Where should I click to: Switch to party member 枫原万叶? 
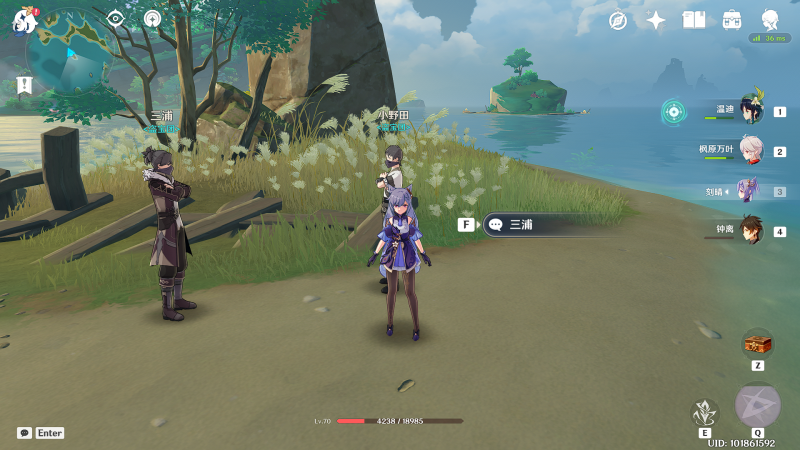click(x=750, y=151)
